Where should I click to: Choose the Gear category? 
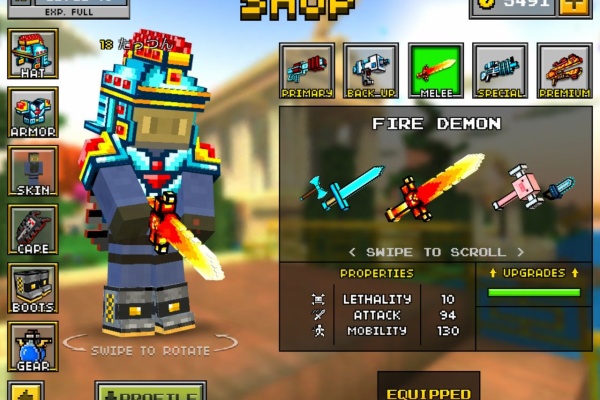tap(32, 345)
